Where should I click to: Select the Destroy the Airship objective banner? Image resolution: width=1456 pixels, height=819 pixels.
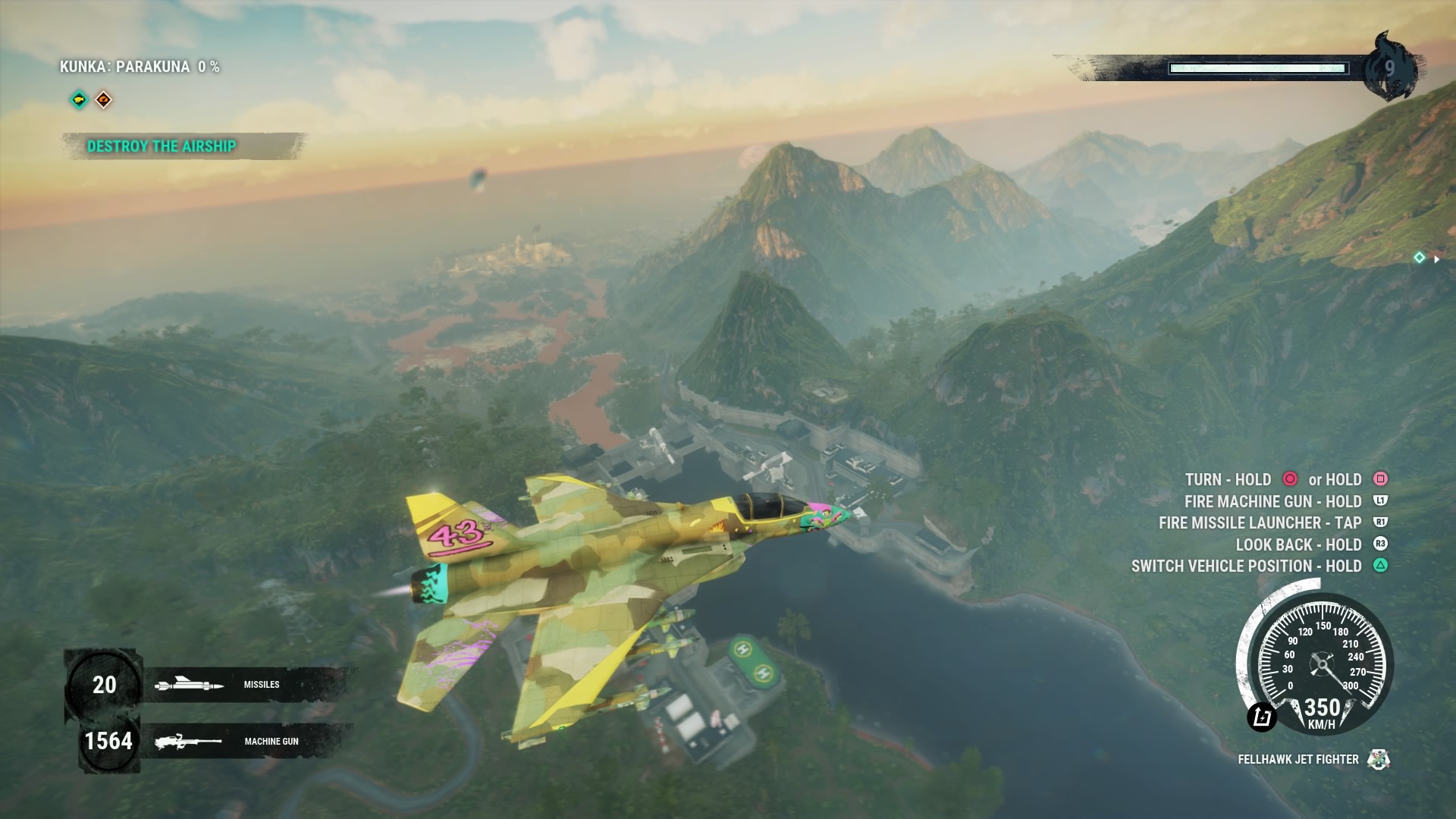[x=162, y=146]
